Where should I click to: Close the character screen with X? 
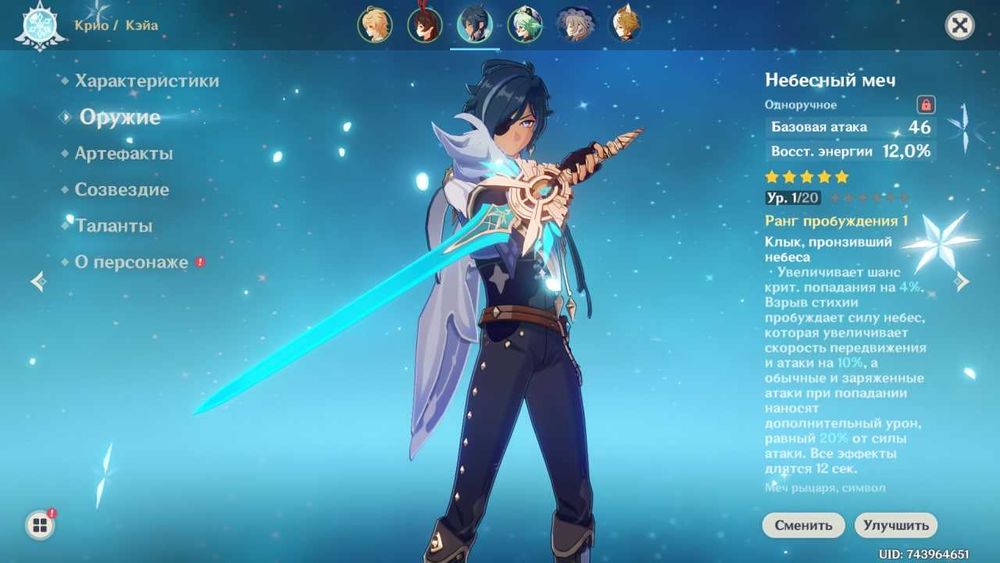959,26
